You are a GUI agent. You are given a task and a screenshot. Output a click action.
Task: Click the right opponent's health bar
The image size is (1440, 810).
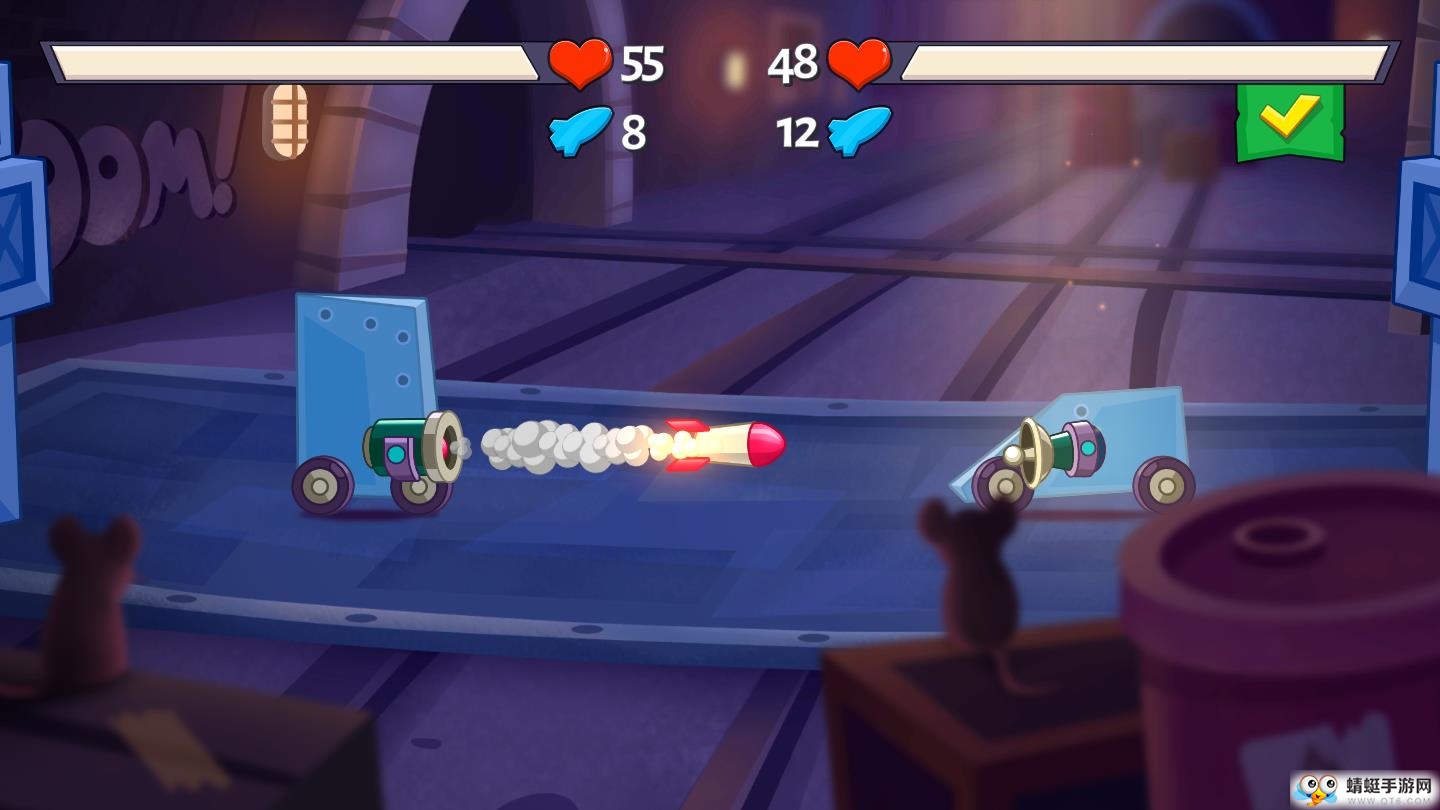[1145, 60]
